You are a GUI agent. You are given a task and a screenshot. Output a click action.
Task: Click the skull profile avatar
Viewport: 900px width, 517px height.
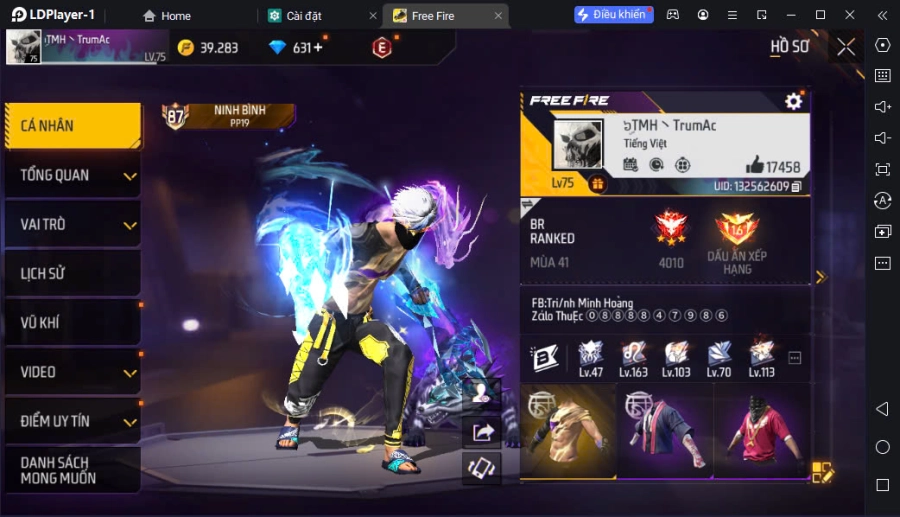(578, 145)
